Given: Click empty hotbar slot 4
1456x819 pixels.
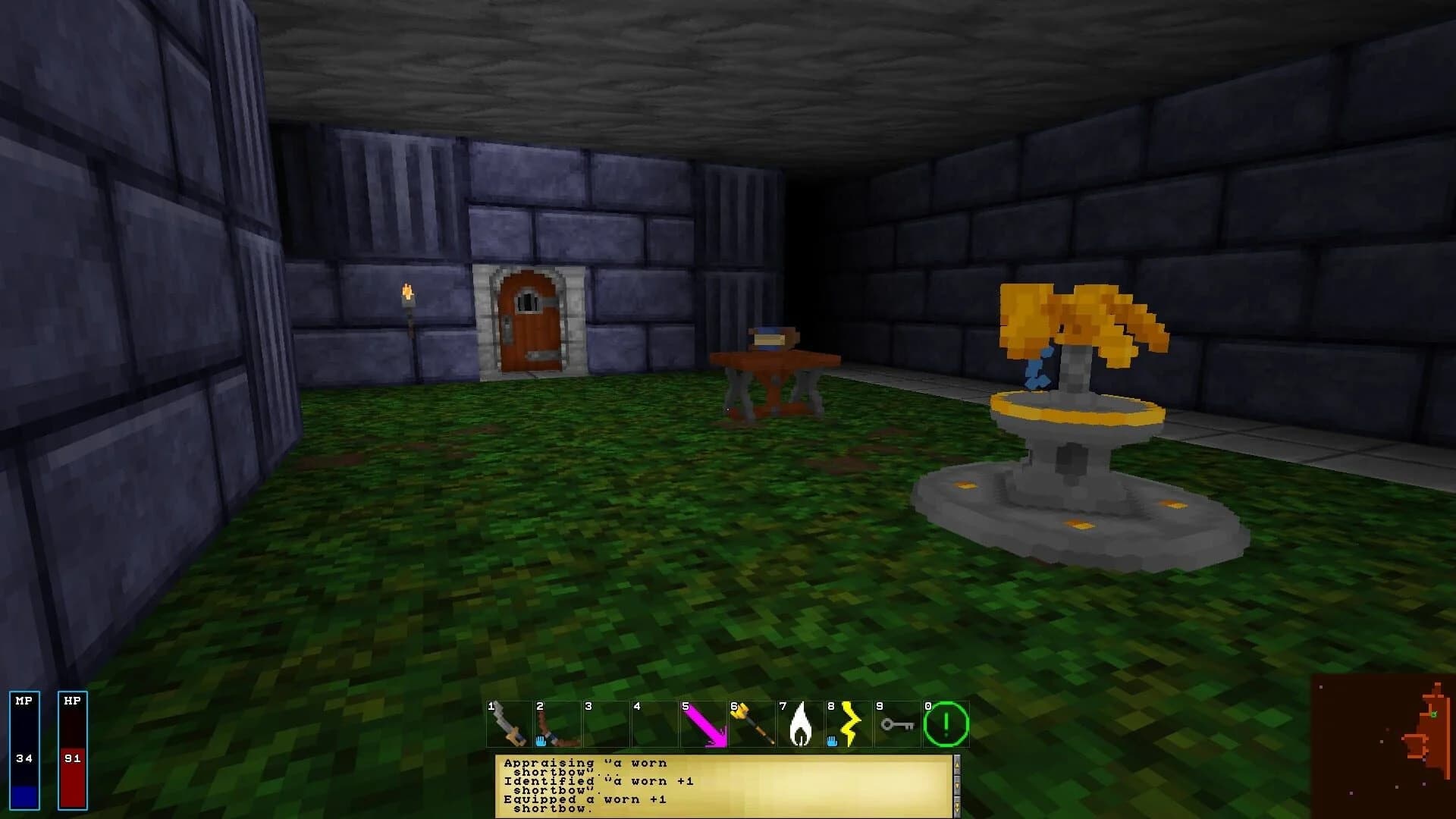Looking at the screenshot, I should (656, 724).
